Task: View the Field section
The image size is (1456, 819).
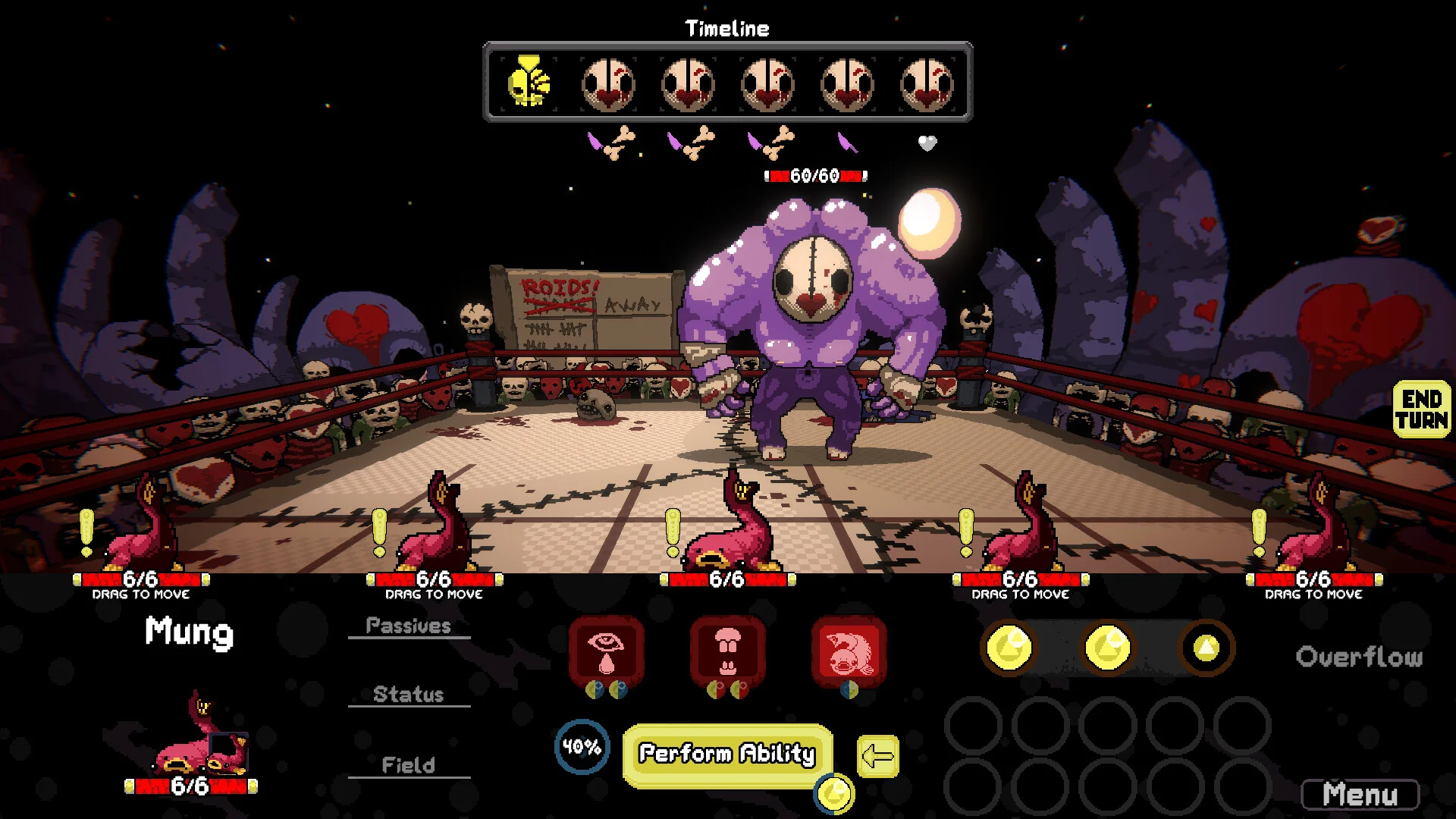Action: (x=409, y=765)
